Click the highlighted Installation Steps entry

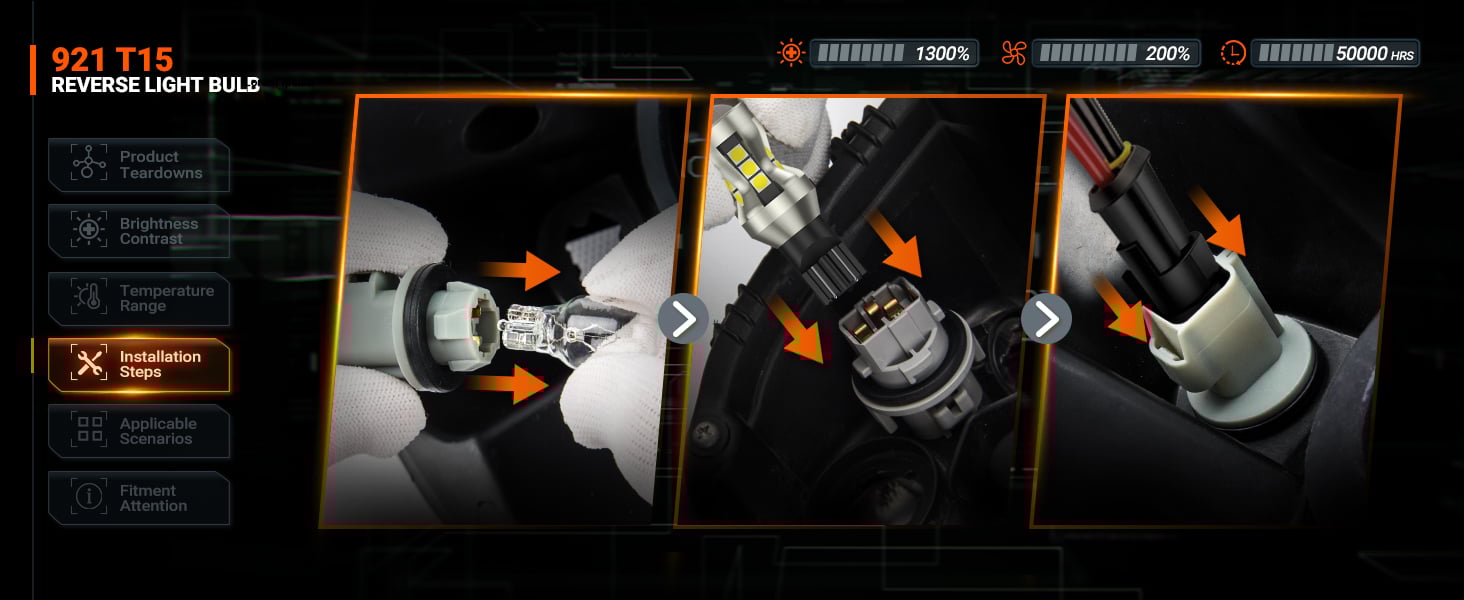tap(139, 365)
